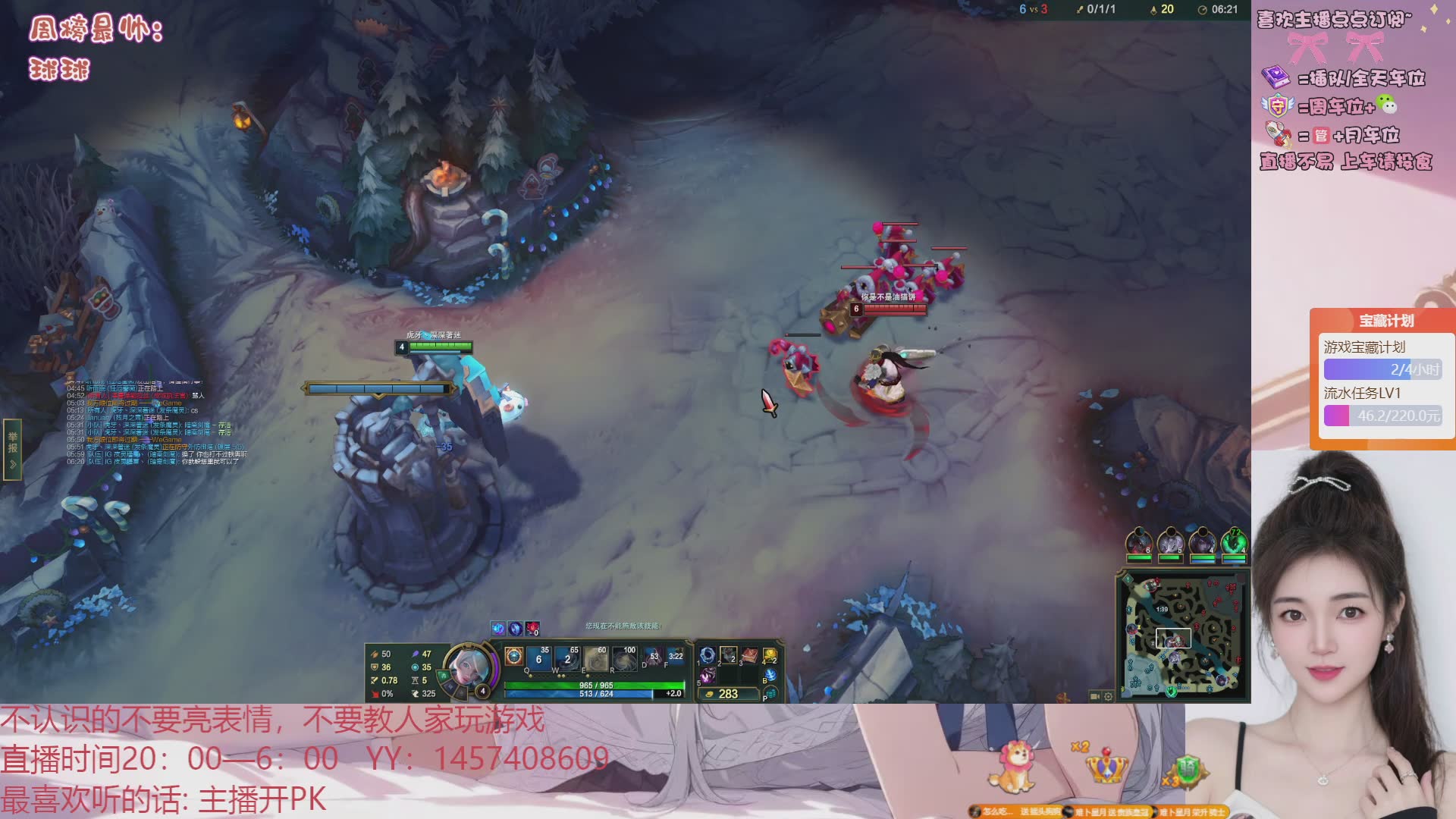Activate the Recall button
This screenshot has height=819, width=1456.
click(770, 675)
